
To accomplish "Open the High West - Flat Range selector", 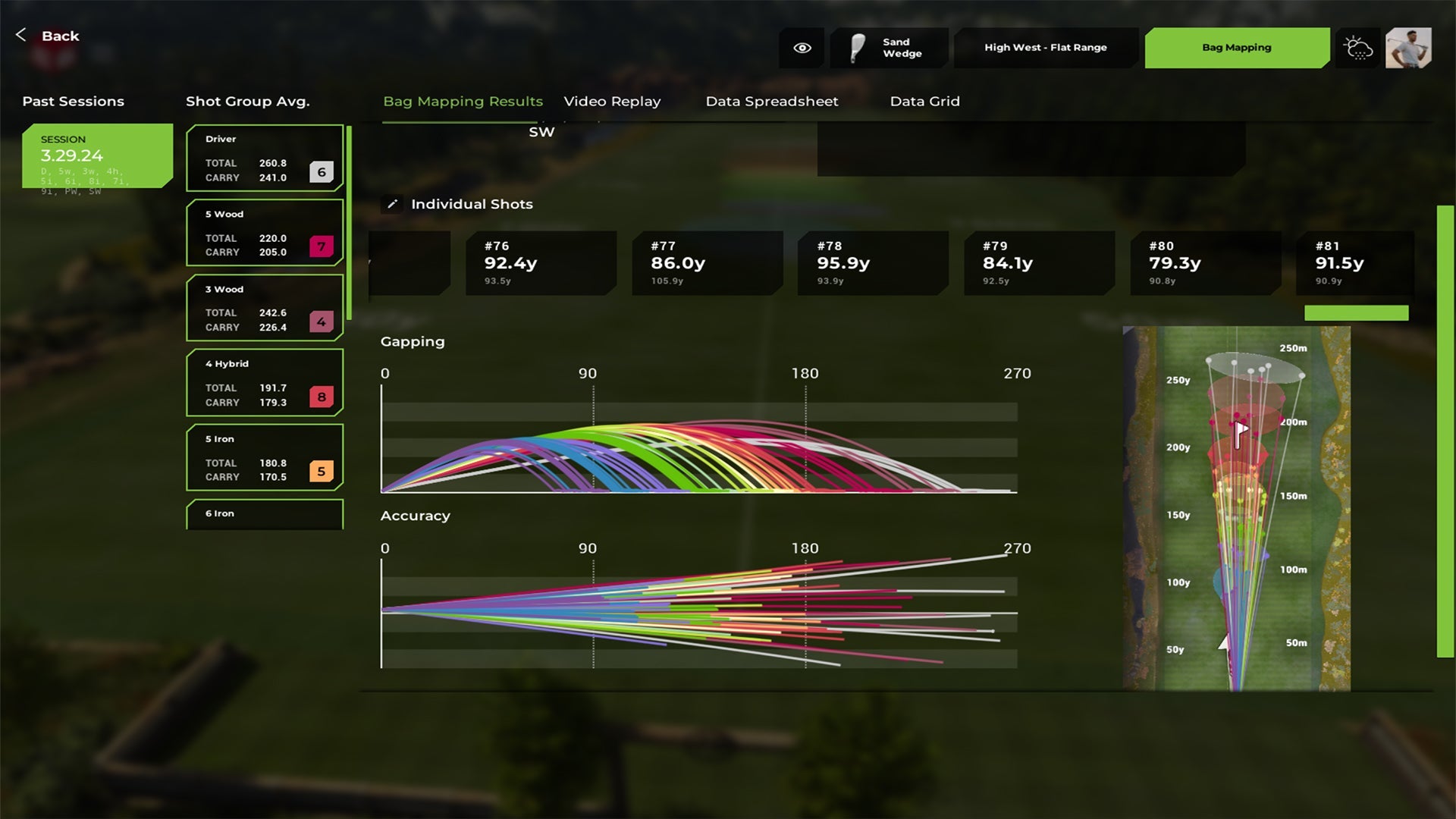I will click(x=1045, y=47).
